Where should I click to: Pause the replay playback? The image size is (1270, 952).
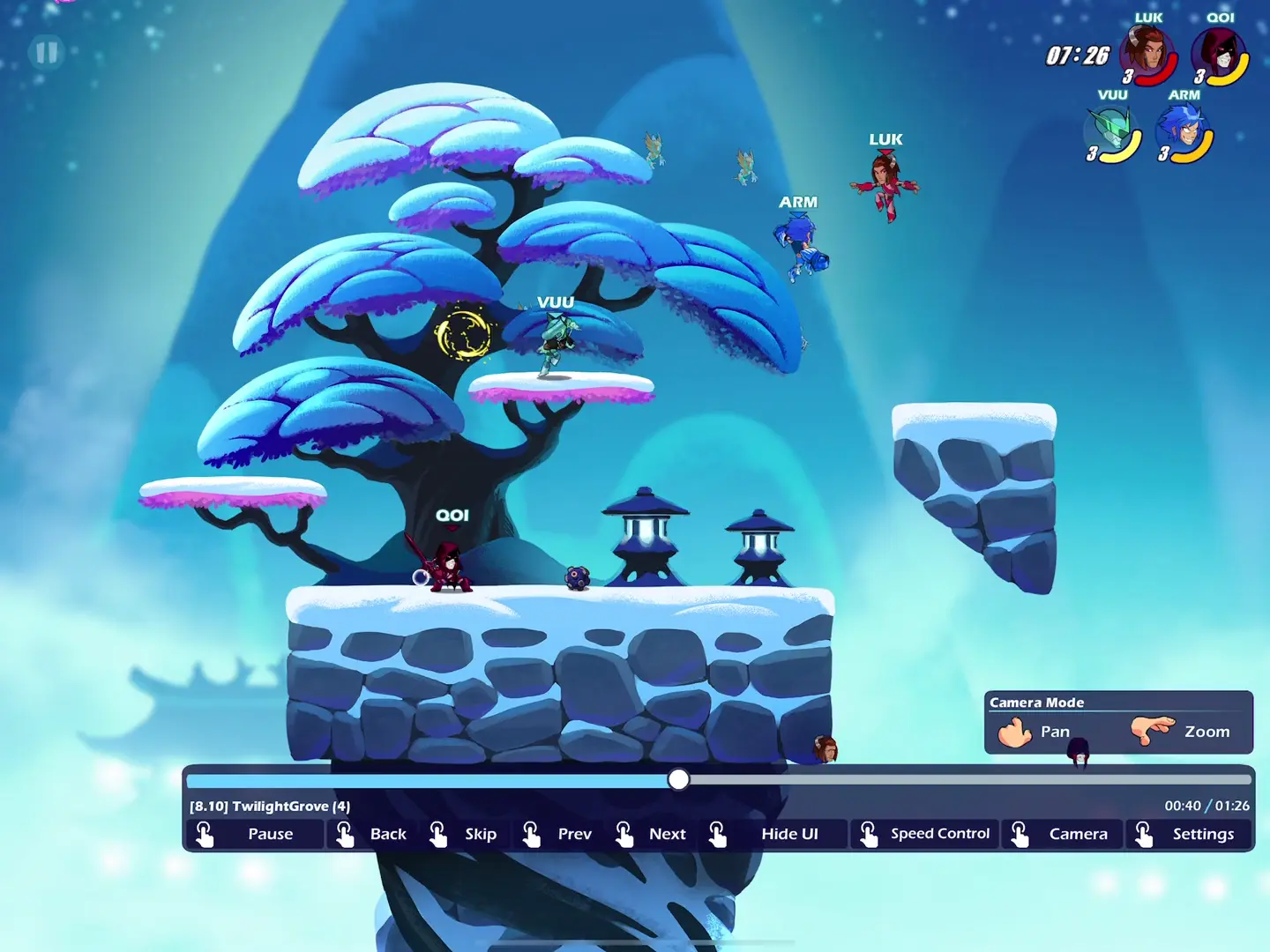point(254,834)
